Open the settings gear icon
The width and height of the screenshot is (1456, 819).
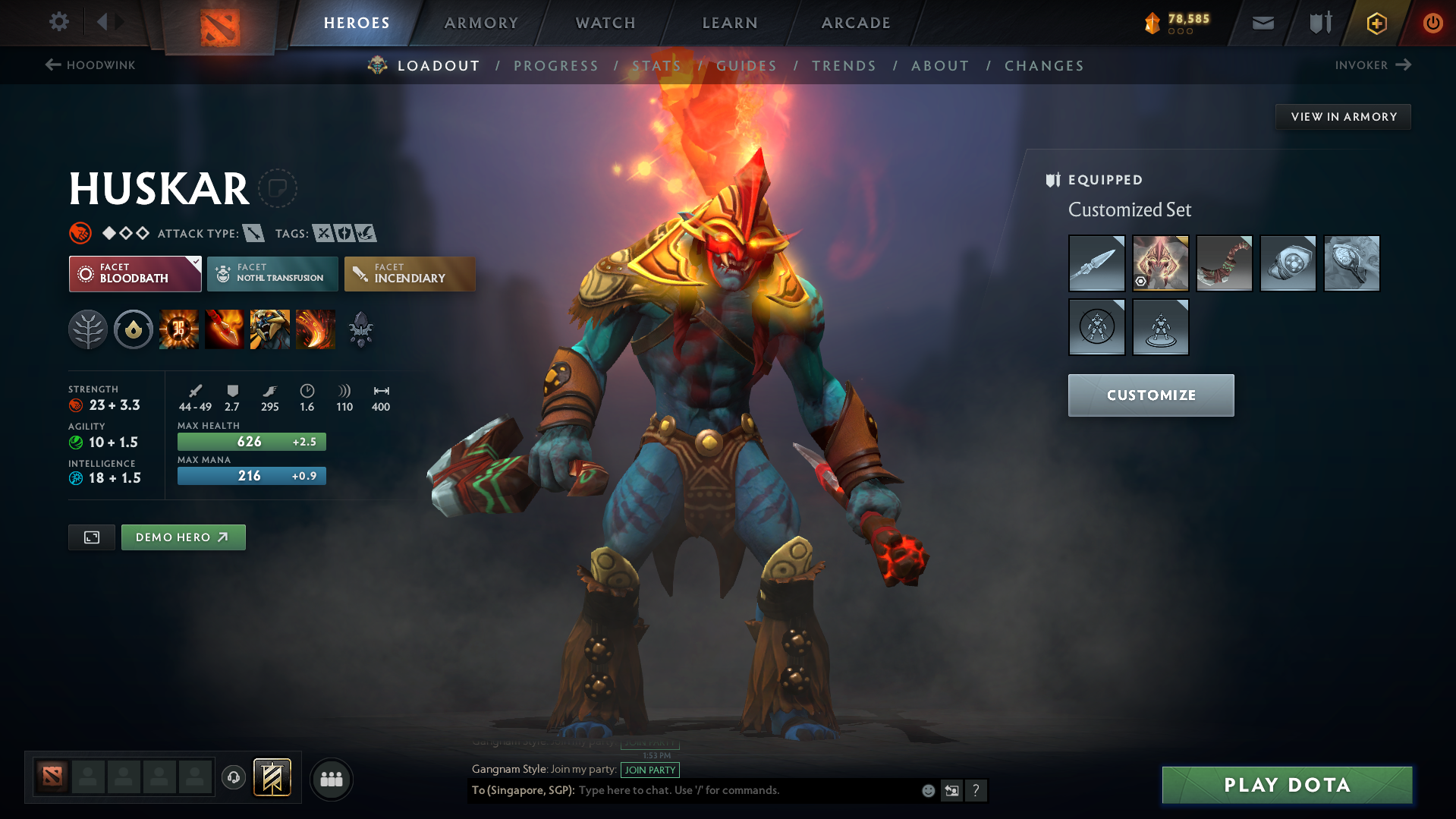[58, 22]
